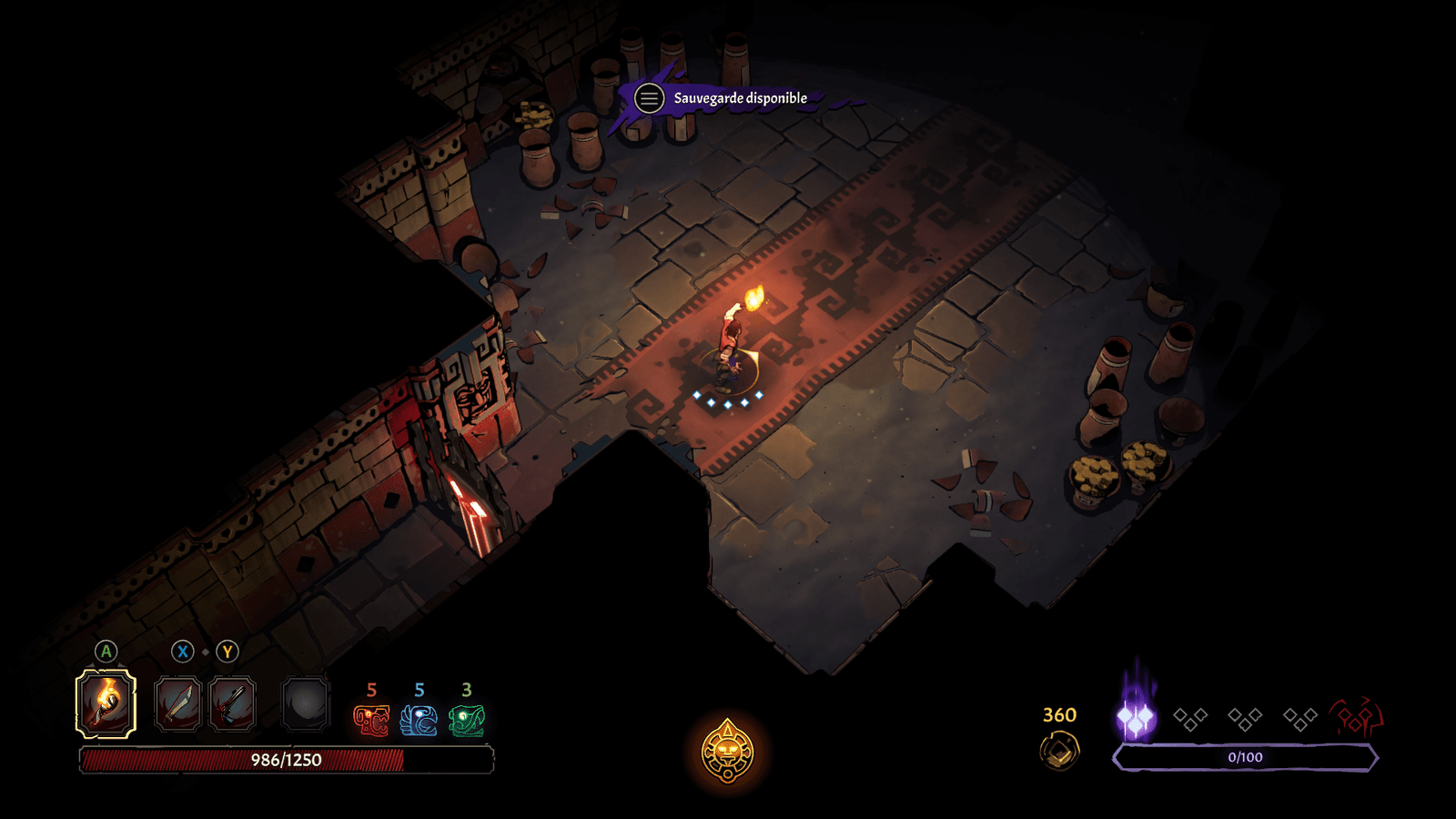This screenshot has width=1456, height=819.
Task: Click the blue winged glyph stat icon
Action: [419, 721]
